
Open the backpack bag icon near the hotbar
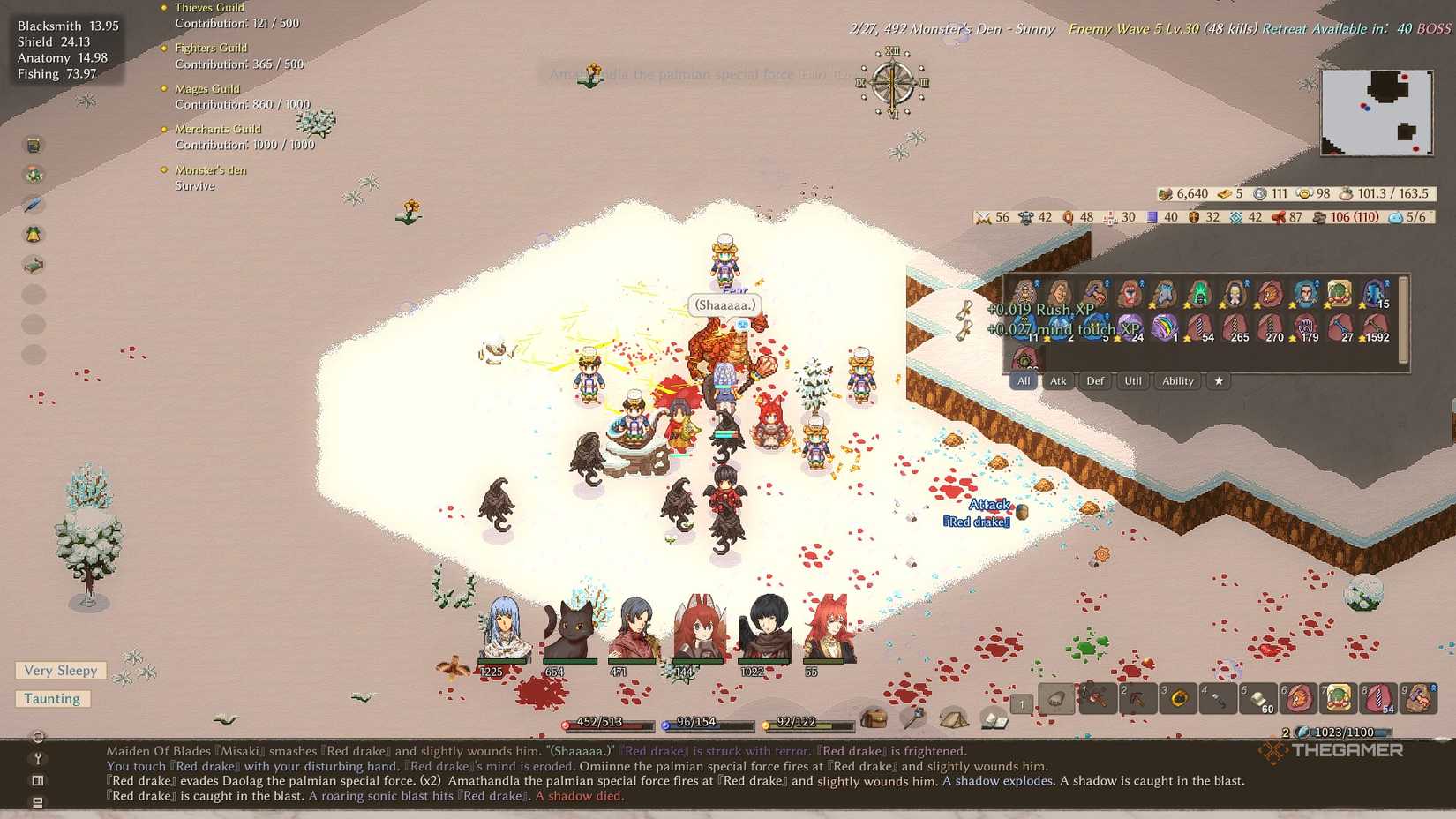point(874,720)
